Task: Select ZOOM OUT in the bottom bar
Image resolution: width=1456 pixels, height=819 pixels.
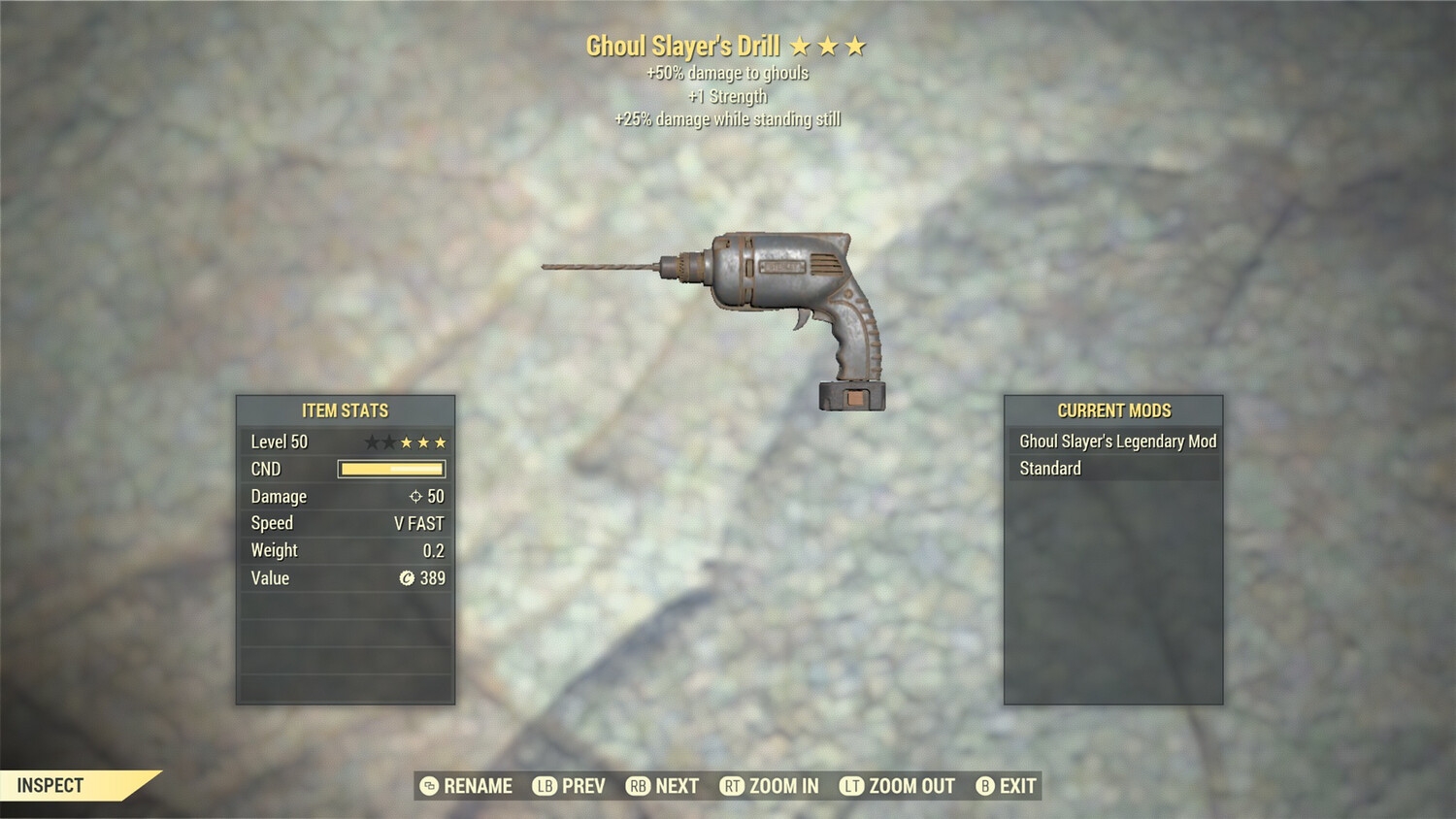Action: pyautogui.click(x=898, y=786)
